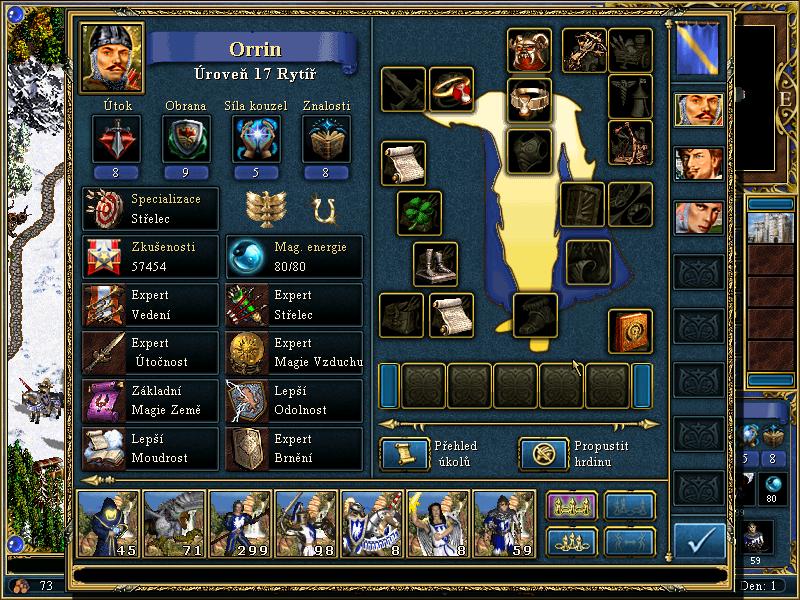Select the catapult war machine slot
Image resolution: width=800 pixels, height=600 pixels.
click(630, 142)
